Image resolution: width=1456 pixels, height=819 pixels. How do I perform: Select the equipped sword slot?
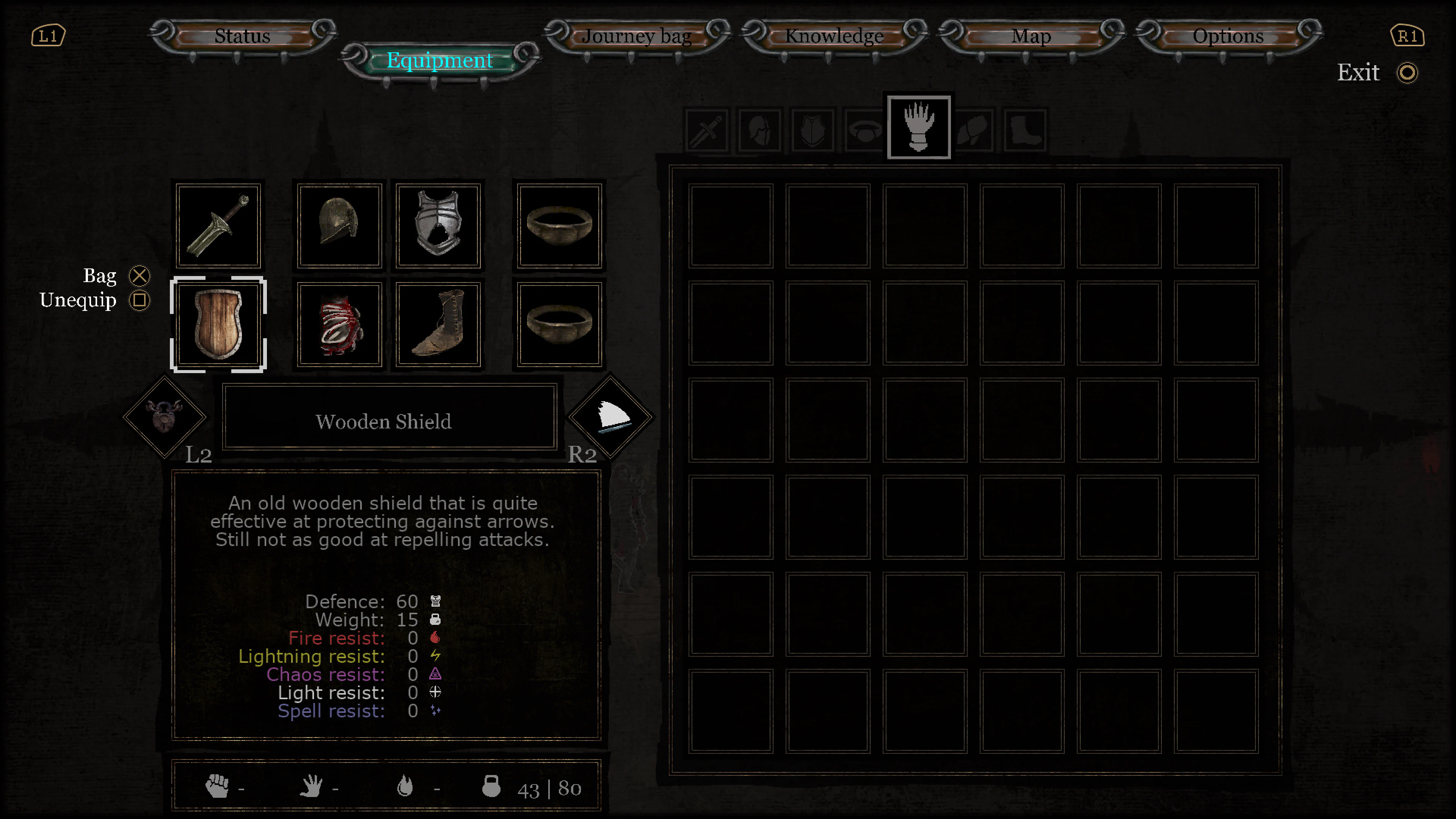219,226
